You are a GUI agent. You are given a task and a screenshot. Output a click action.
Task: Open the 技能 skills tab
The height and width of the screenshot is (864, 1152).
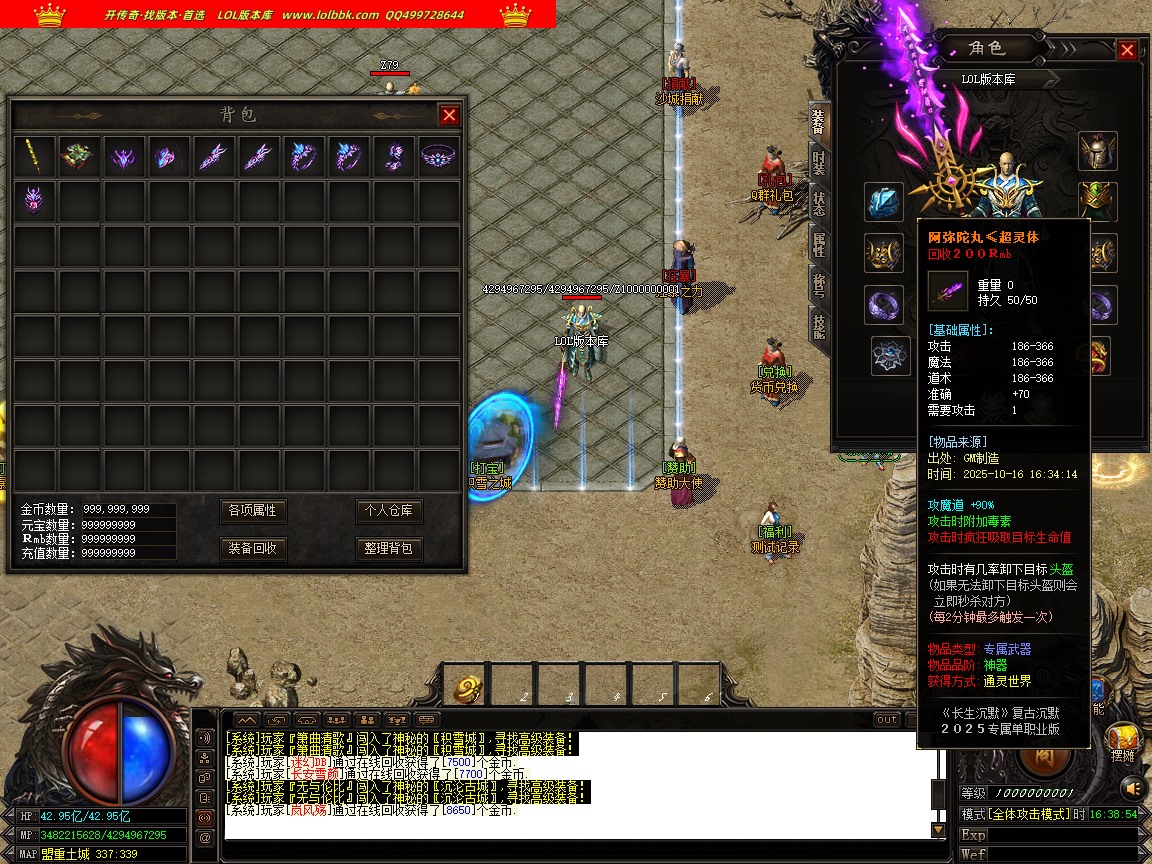[x=819, y=325]
